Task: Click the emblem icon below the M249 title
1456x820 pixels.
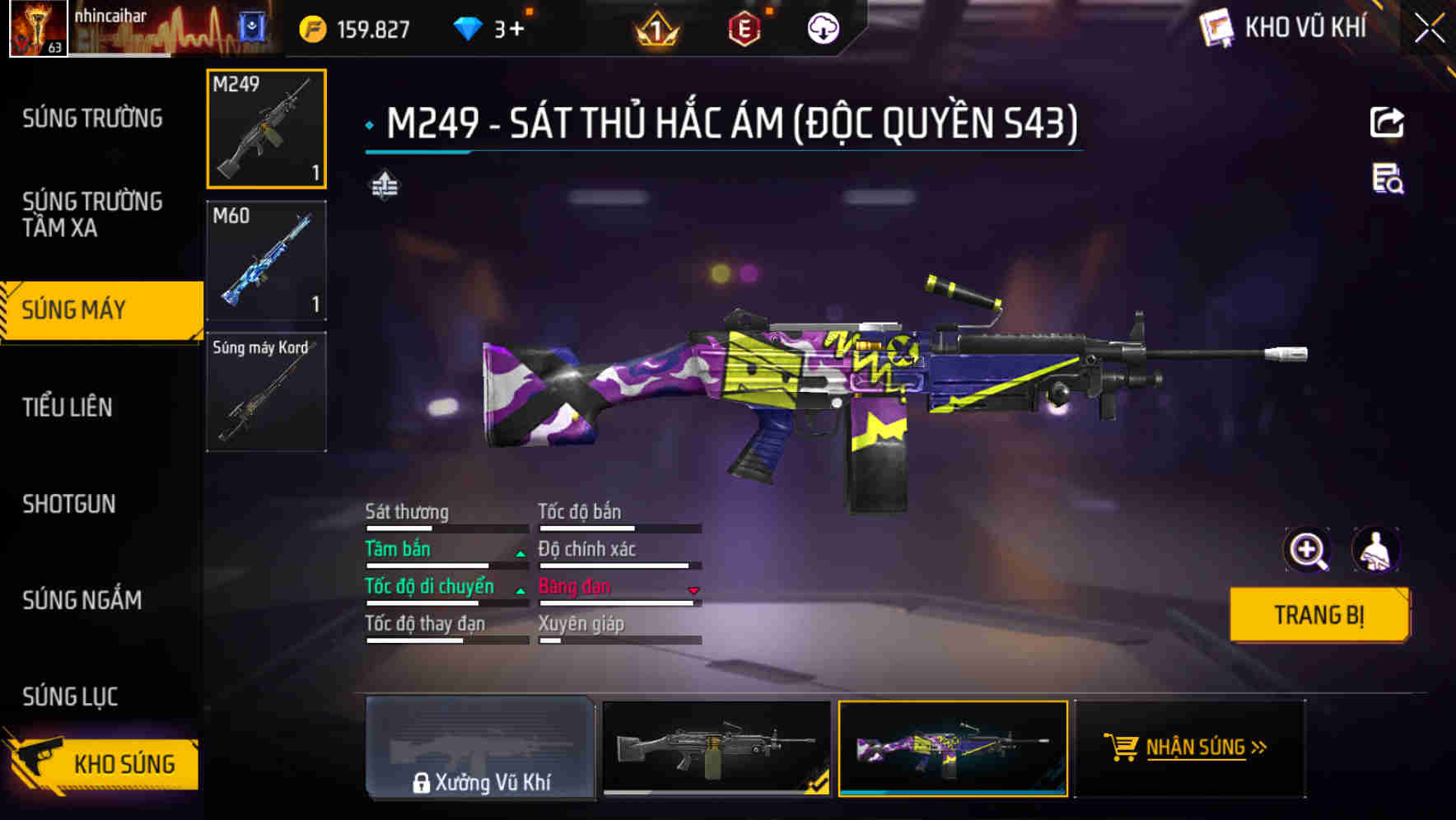Action: click(382, 187)
